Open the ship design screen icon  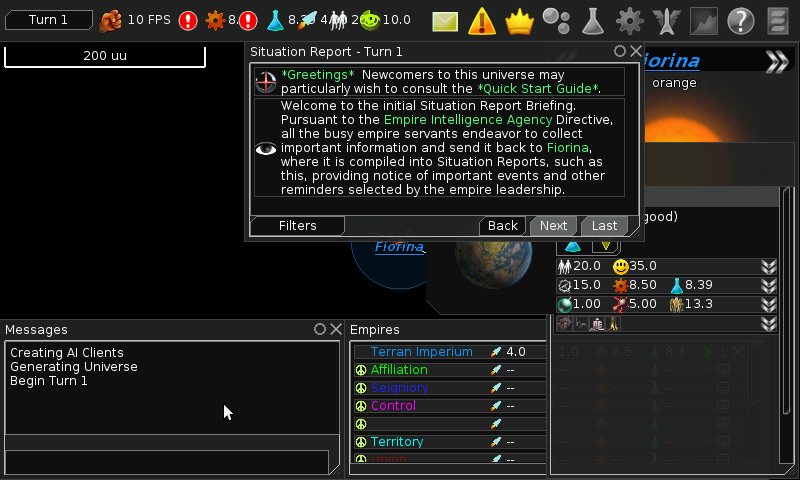(x=666, y=20)
